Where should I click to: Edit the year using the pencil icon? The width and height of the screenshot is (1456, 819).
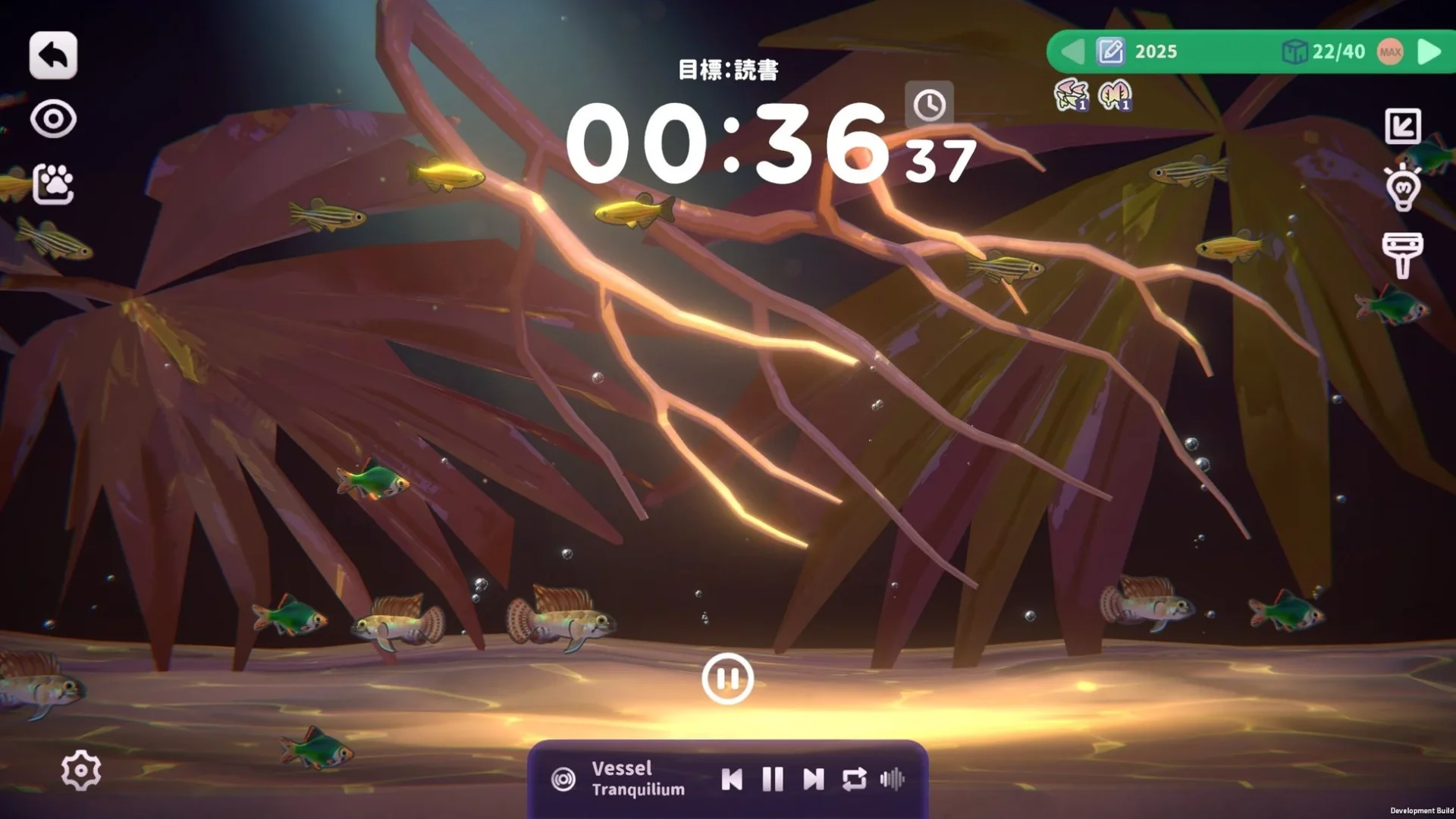(x=1109, y=52)
